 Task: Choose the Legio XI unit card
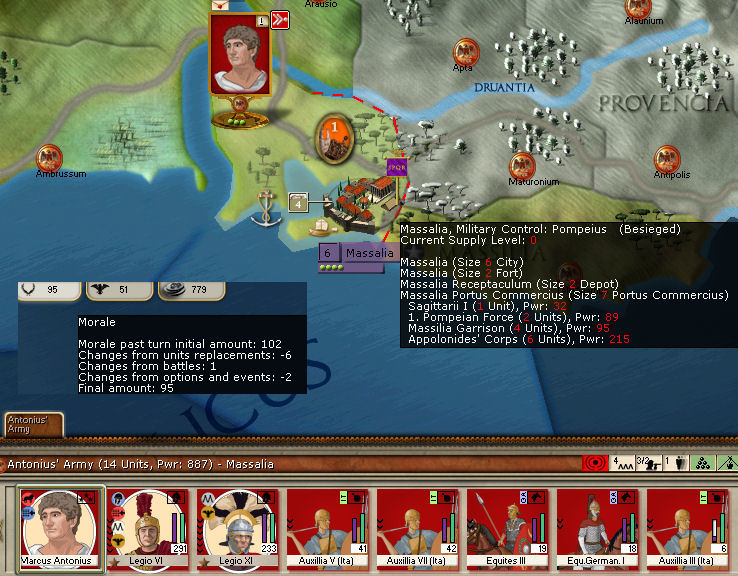click(237, 527)
